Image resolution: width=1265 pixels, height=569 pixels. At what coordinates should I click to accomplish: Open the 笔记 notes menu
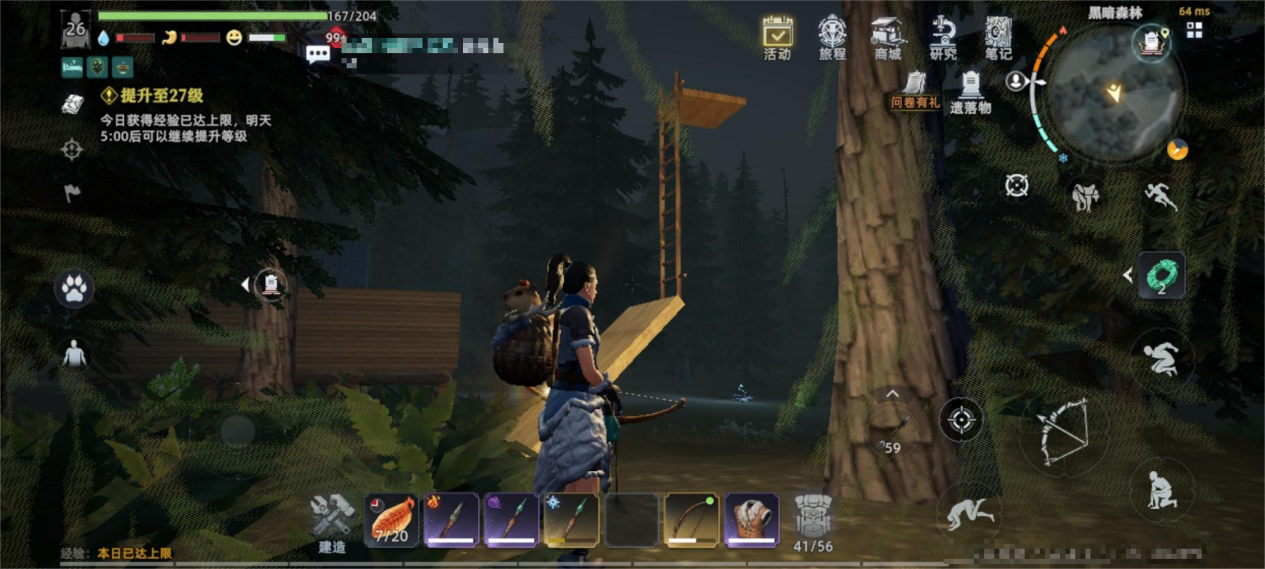[x=998, y=36]
